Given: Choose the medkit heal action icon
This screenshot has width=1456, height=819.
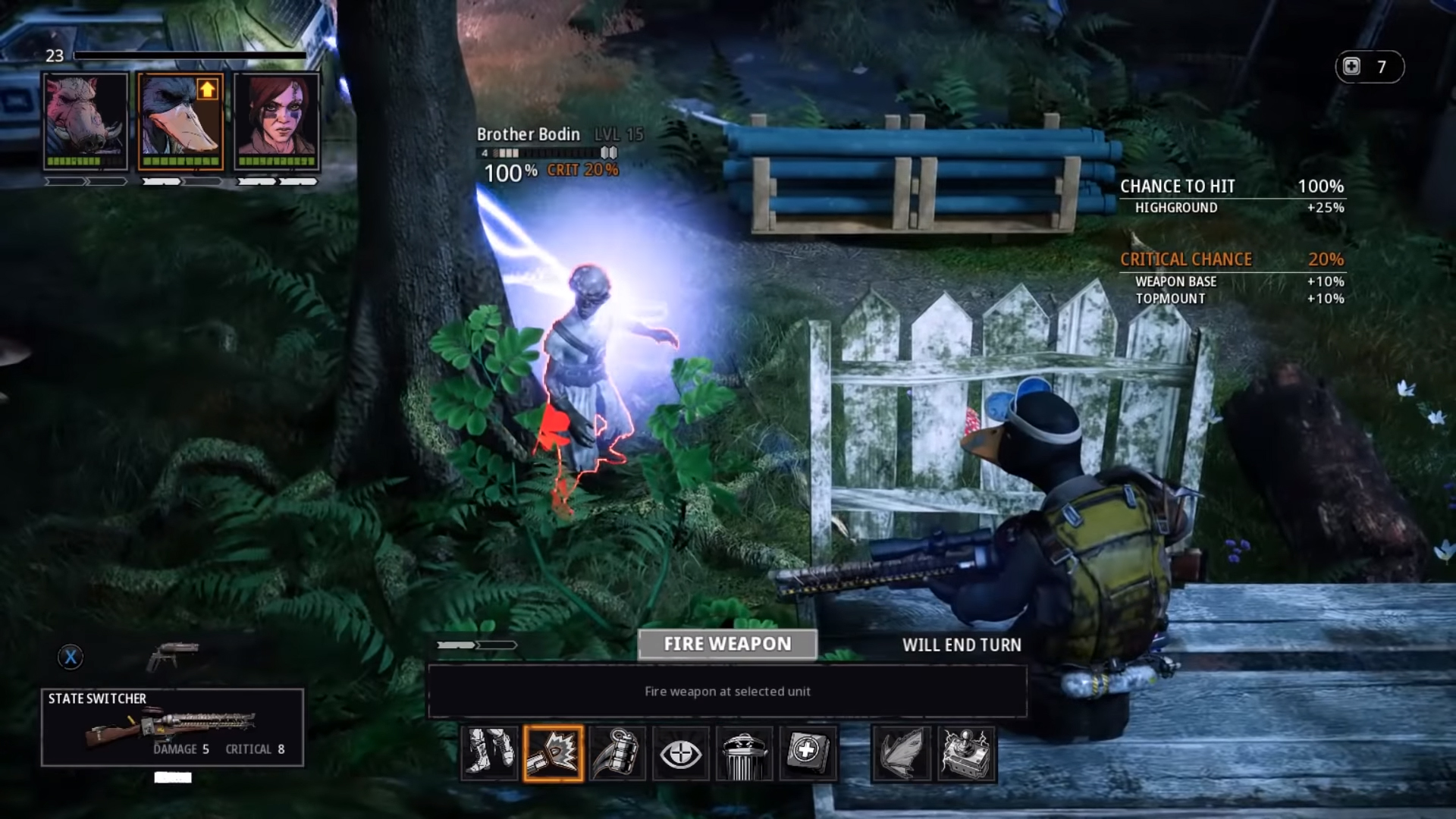Looking at the screenshot, I should click(x=808, y=754).
